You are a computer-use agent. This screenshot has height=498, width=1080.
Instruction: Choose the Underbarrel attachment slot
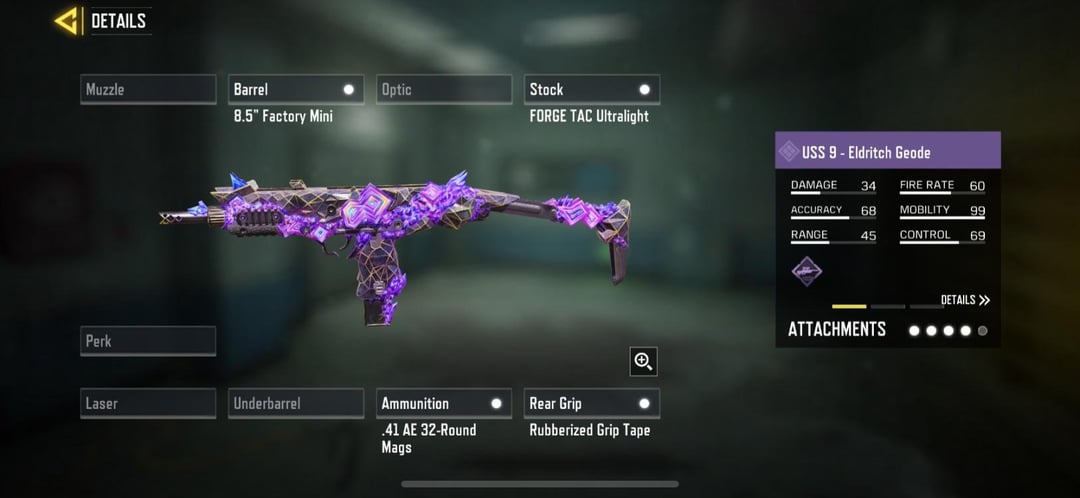[296, 403]
